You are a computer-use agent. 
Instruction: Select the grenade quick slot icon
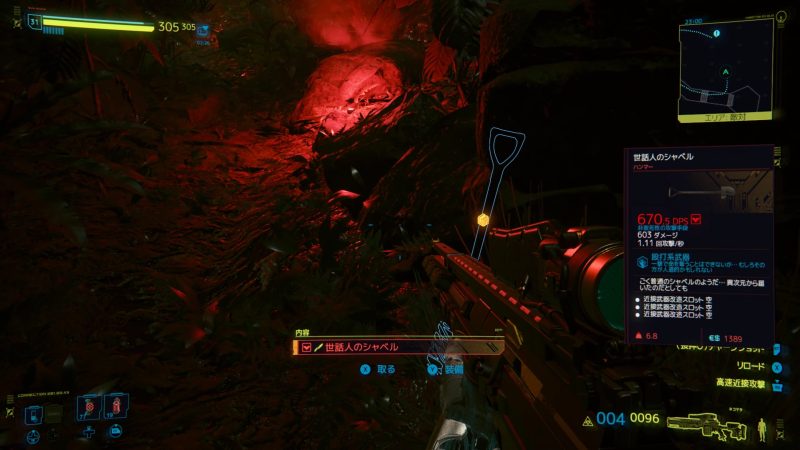coord(89,407)
